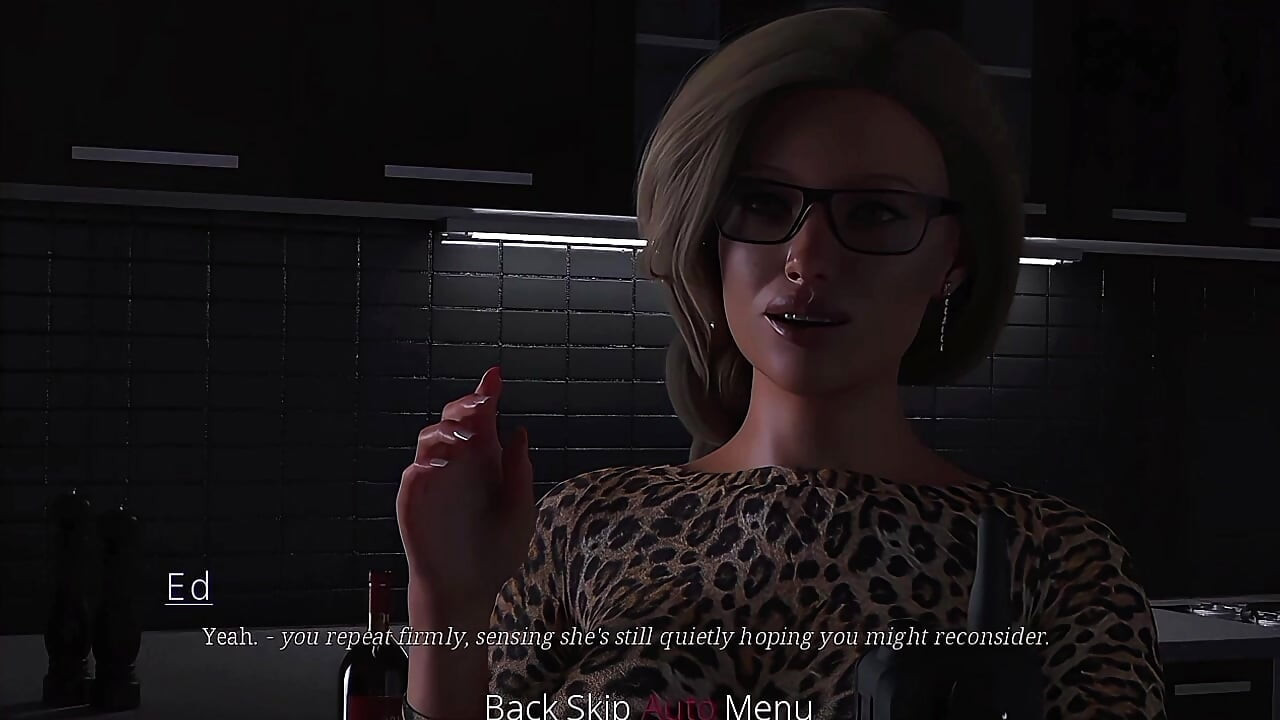Select the speaker name 'Ed'
The height and width of the screenshot is (720, 1280).
tap(188, 588)
